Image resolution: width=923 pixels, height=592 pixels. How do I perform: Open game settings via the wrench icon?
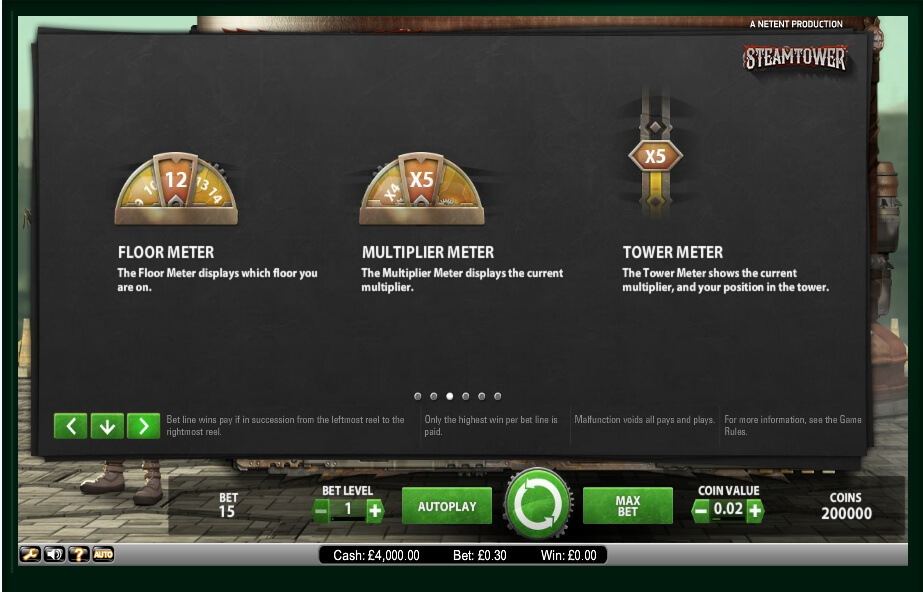click(x=30, y=554)
